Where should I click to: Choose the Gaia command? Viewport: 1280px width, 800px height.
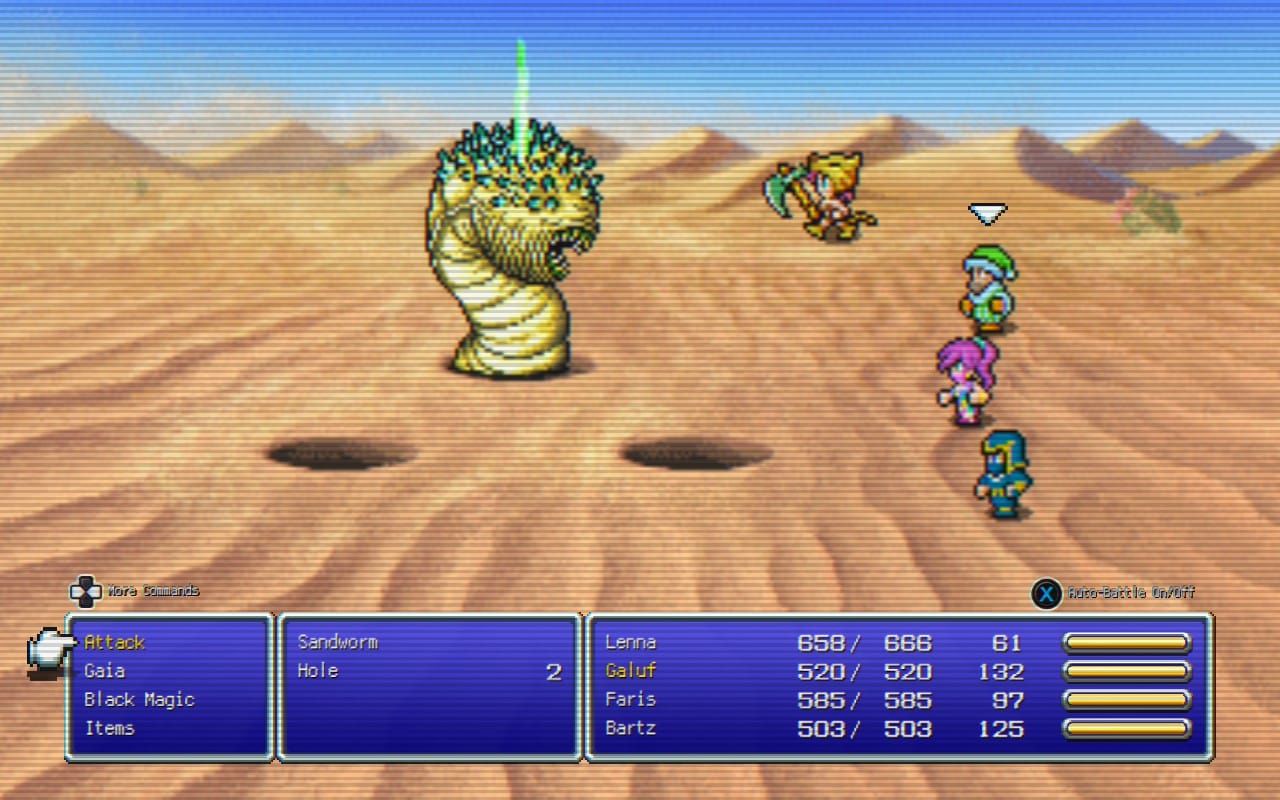(x=105, y=671)
